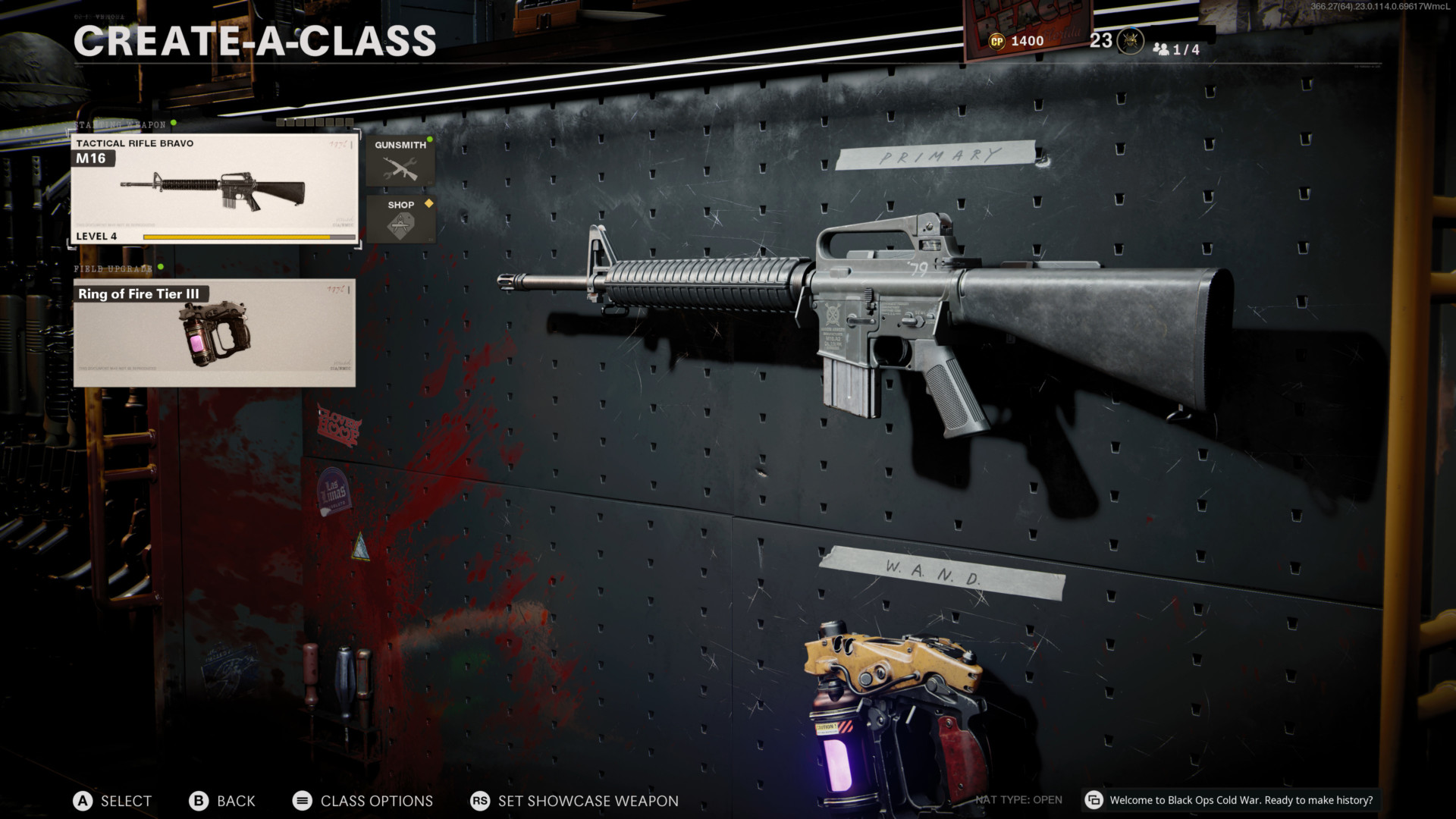Go Back to the previous menu
This screenshot has width=1456, height=819.
pyautogui.click(x=222, y=801)
